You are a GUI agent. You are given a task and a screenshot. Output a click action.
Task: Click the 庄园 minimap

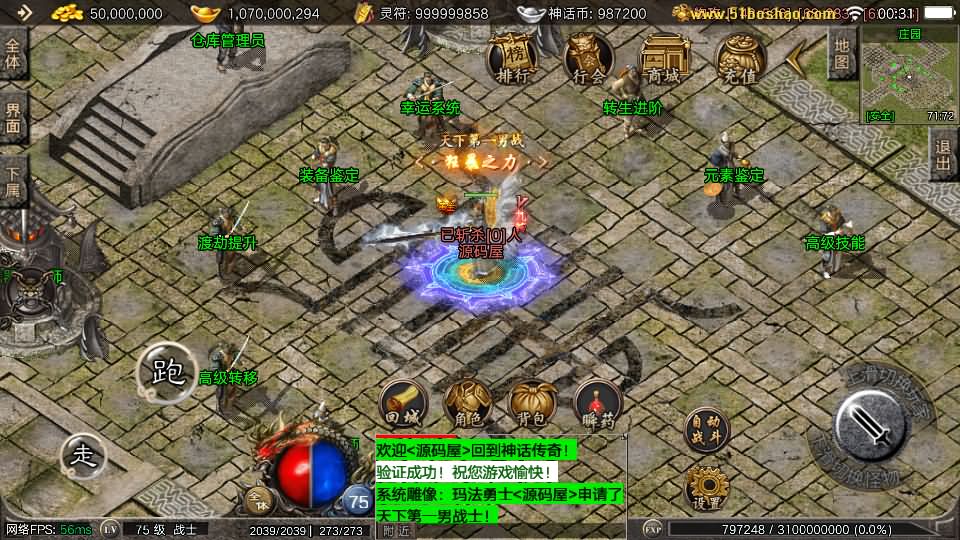(x=907, y=73)
